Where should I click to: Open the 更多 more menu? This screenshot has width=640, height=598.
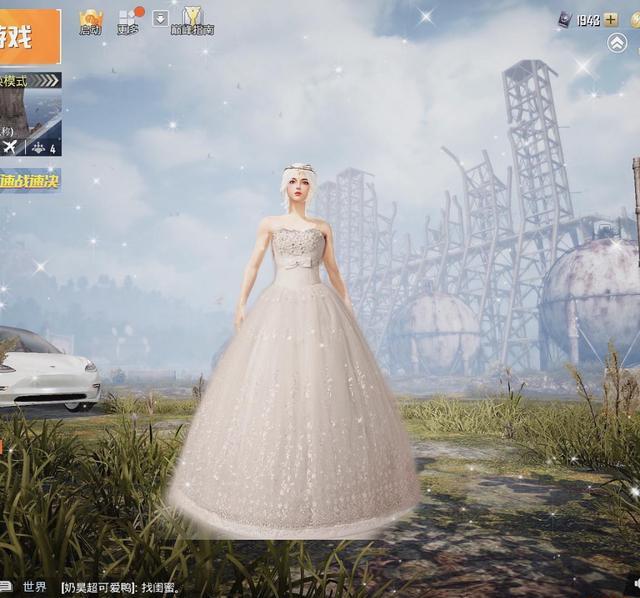128,21
